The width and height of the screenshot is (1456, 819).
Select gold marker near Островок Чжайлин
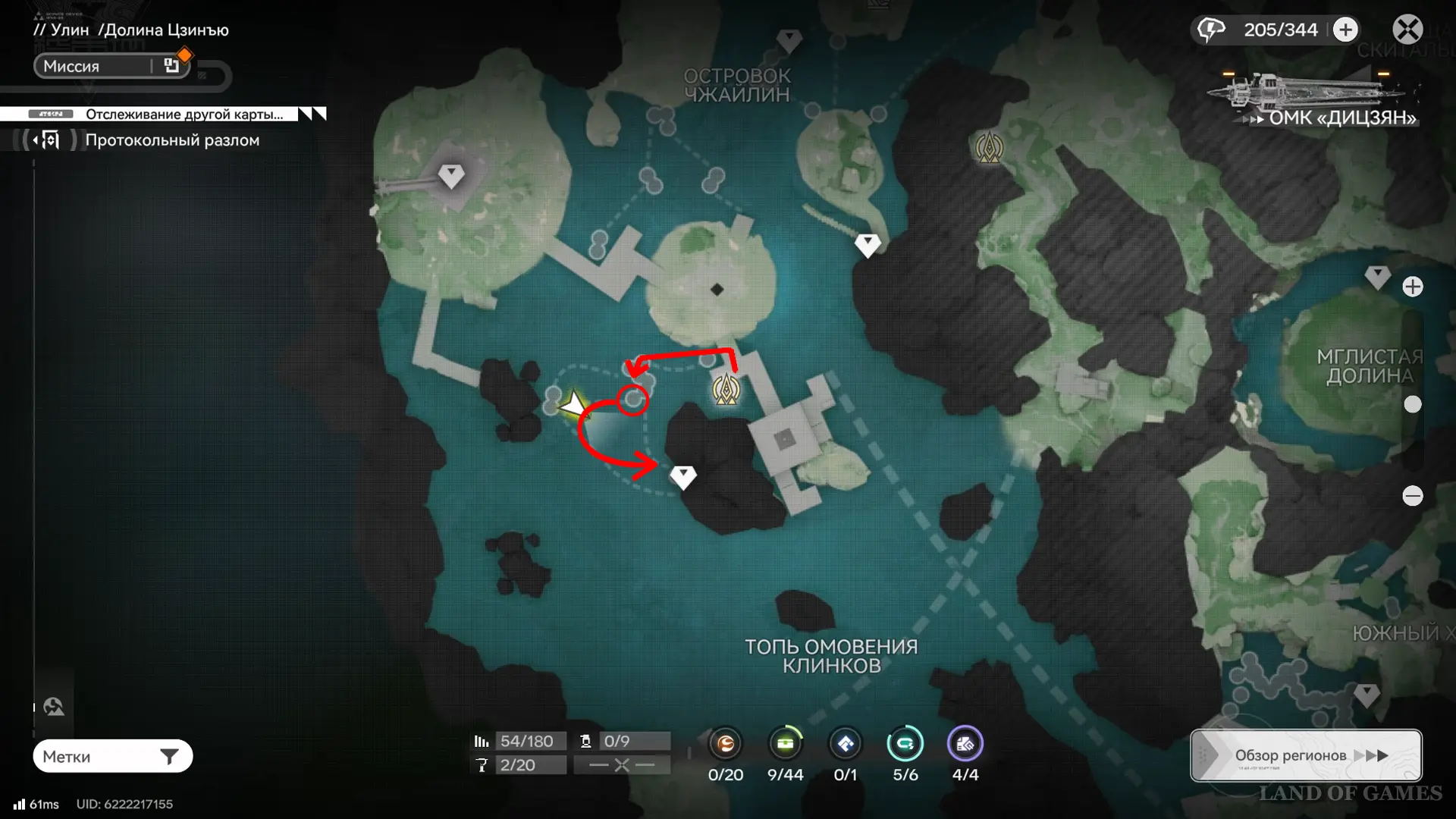tap(989, 148)
